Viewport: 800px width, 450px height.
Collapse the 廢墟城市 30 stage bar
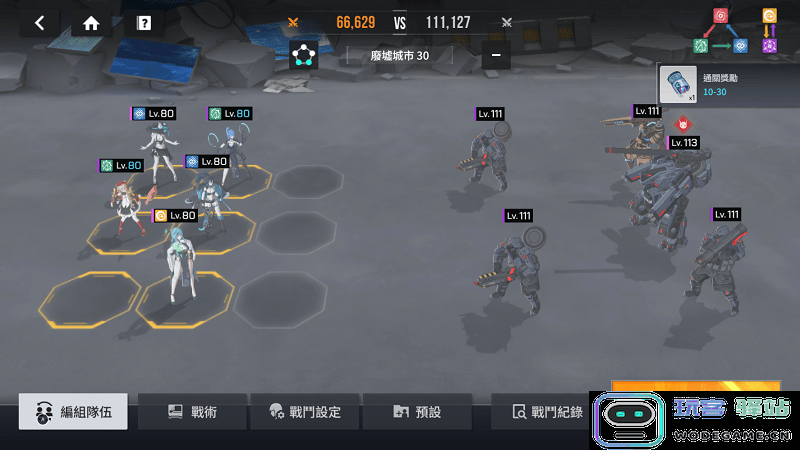pos(495,55)
